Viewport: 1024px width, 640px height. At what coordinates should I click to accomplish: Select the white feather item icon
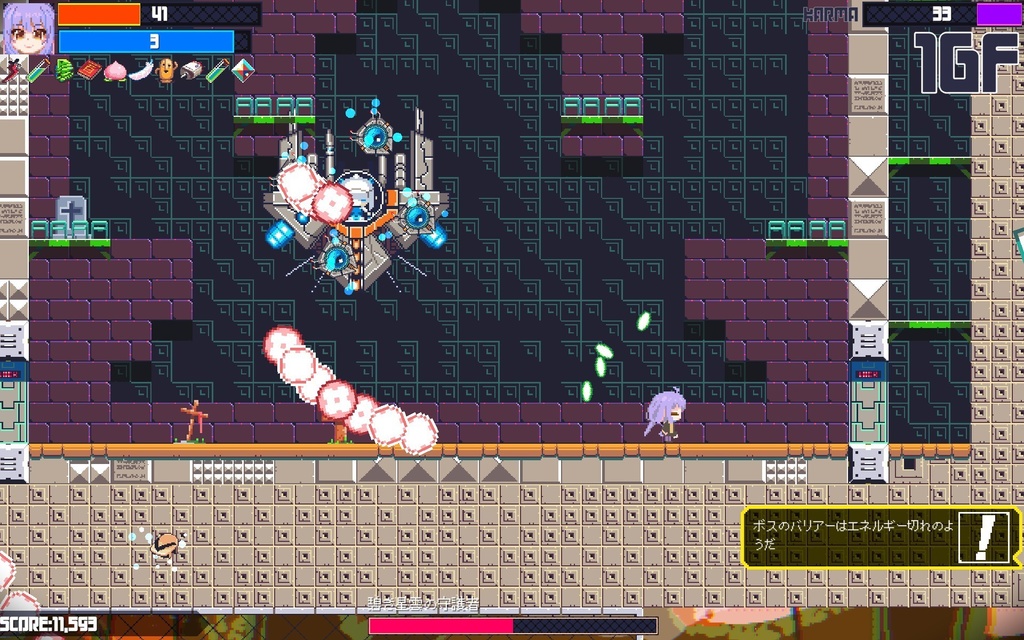pyautogui.click(x=140, y=71)
